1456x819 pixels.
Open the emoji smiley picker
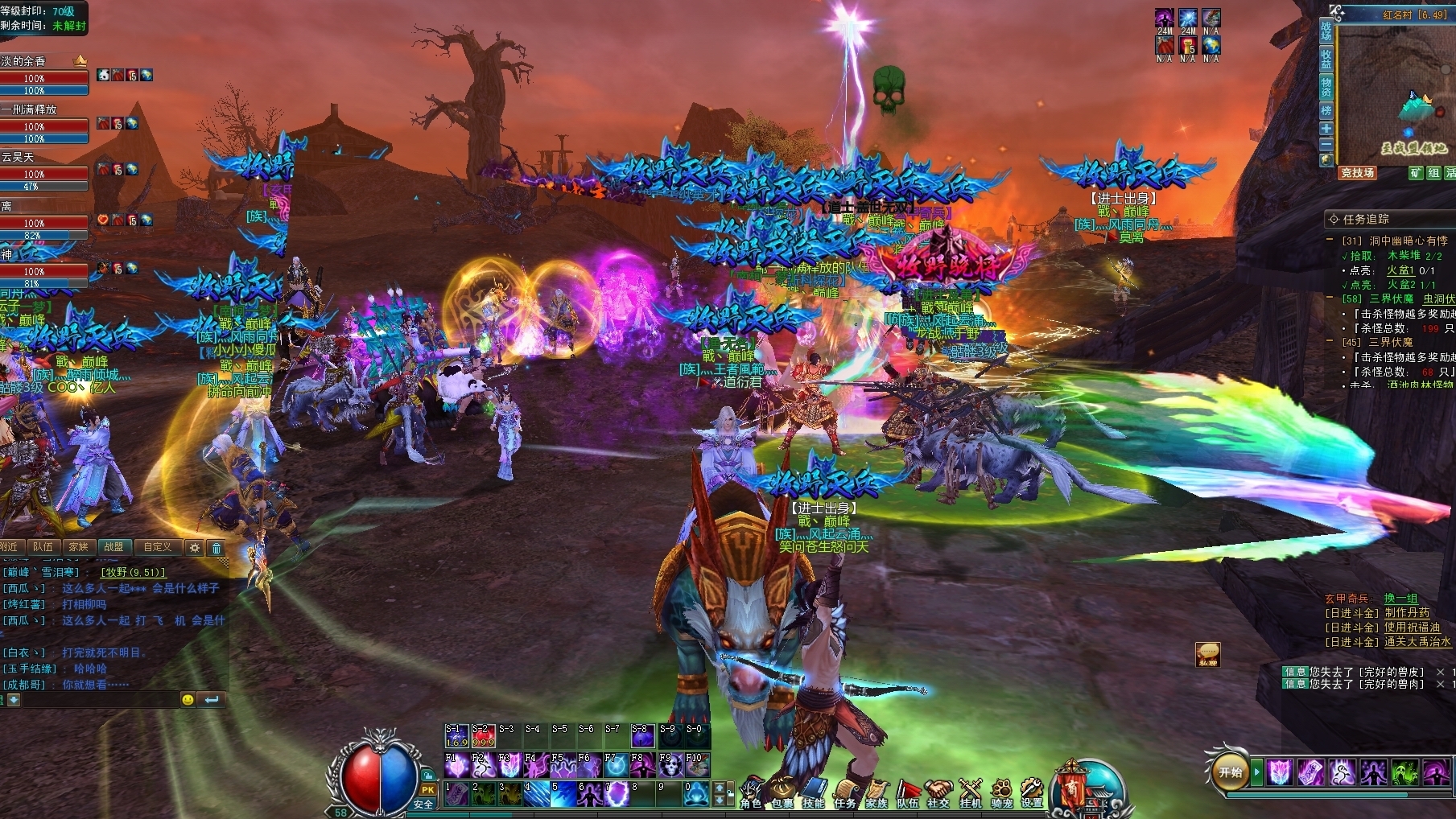(x=188, y=700)
